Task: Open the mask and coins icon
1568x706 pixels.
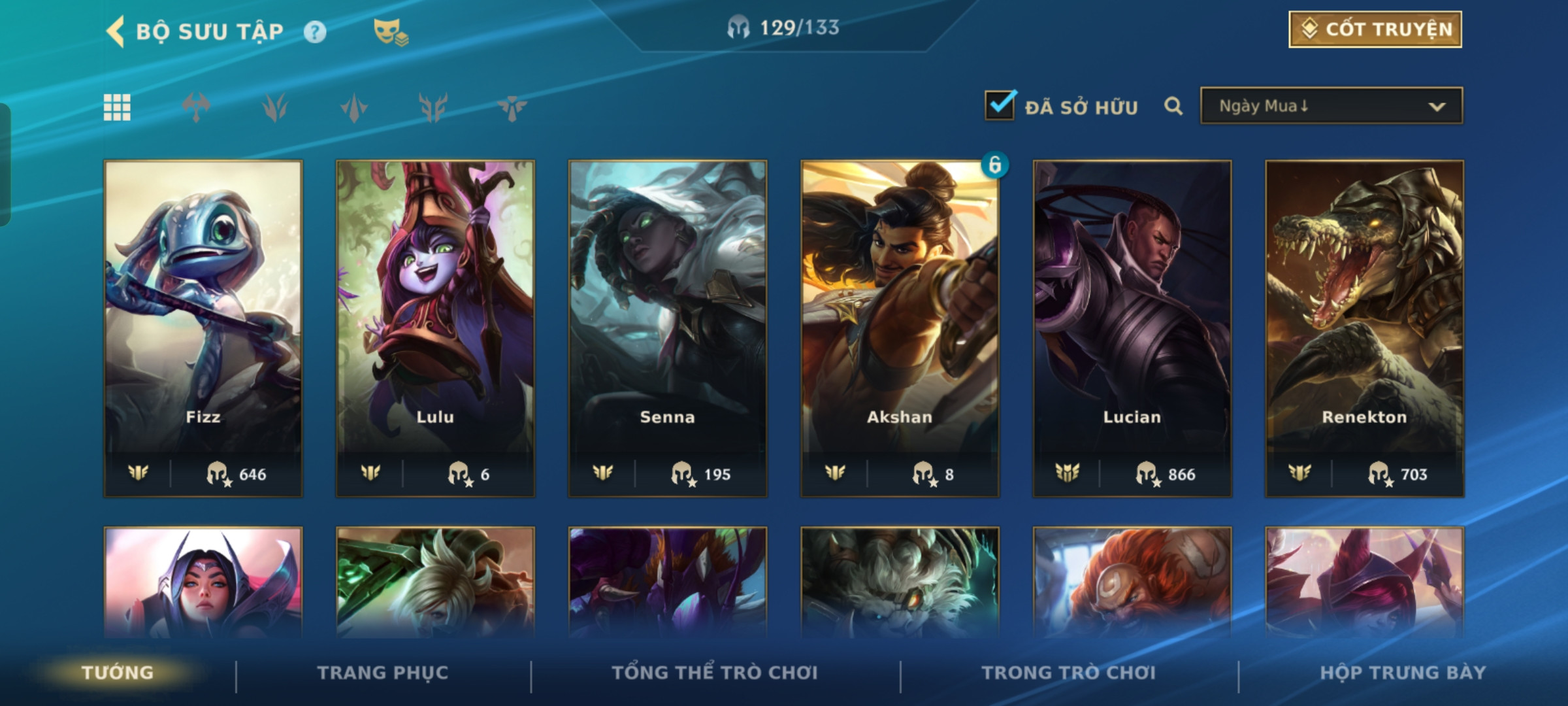Action: tap(390, 32)
